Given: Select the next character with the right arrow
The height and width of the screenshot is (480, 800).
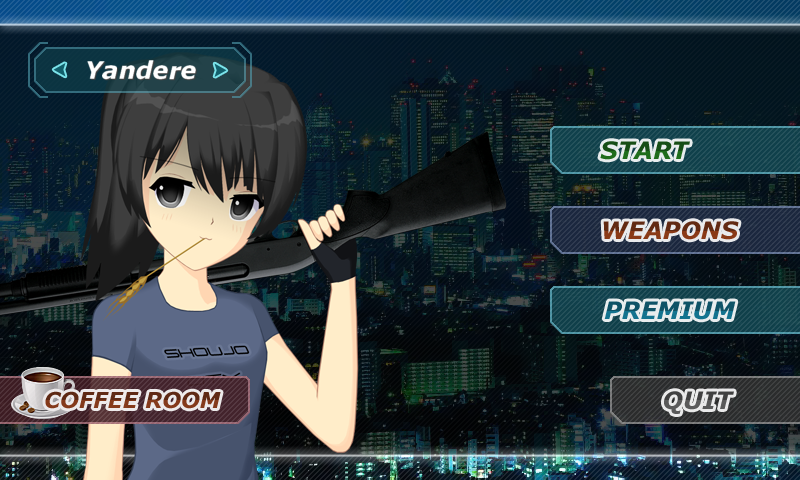Looking at the screenshot, I should [x=220, y=70].
